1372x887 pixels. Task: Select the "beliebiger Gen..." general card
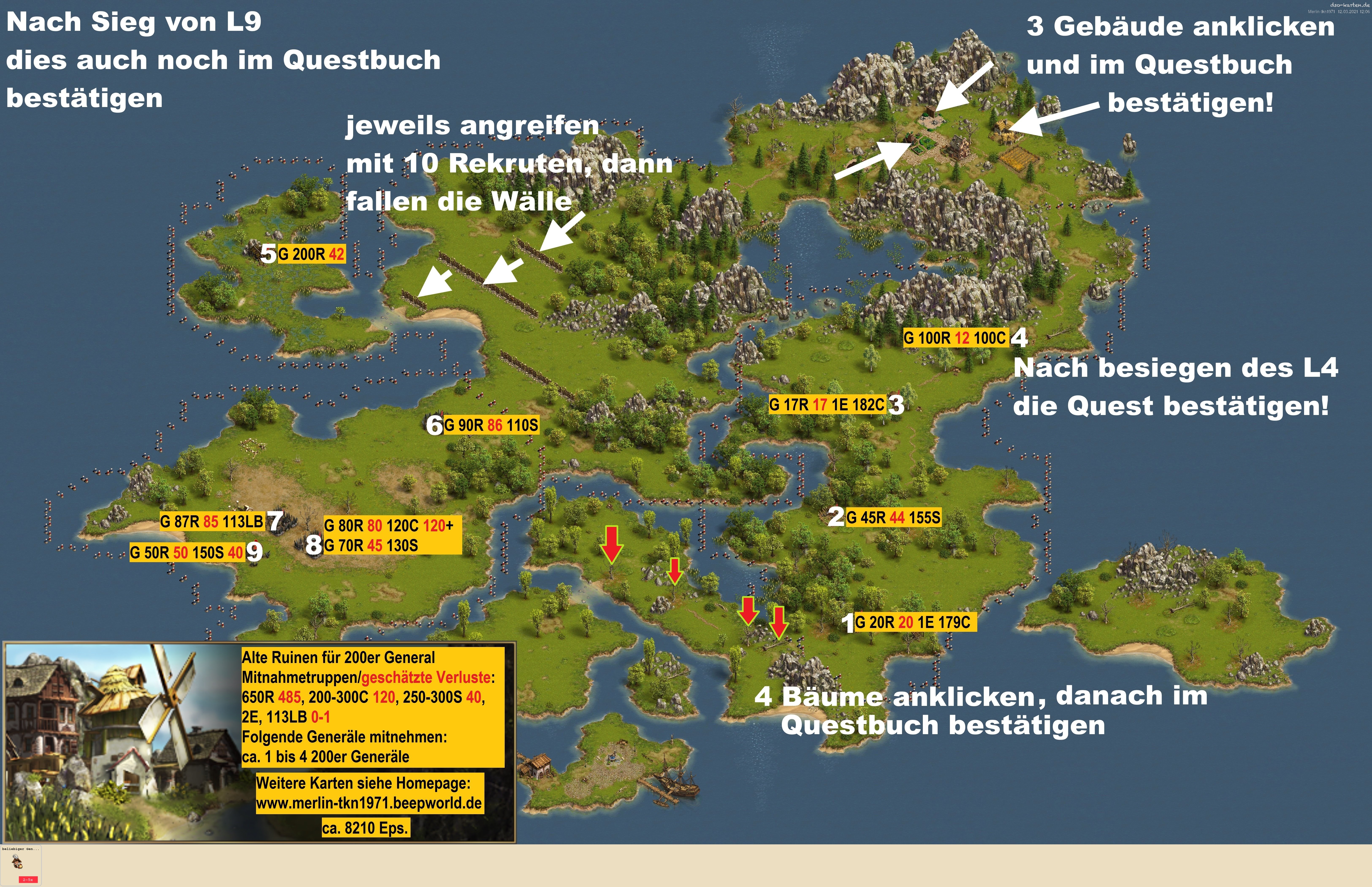pyautogui.click(x=21, y=865)
